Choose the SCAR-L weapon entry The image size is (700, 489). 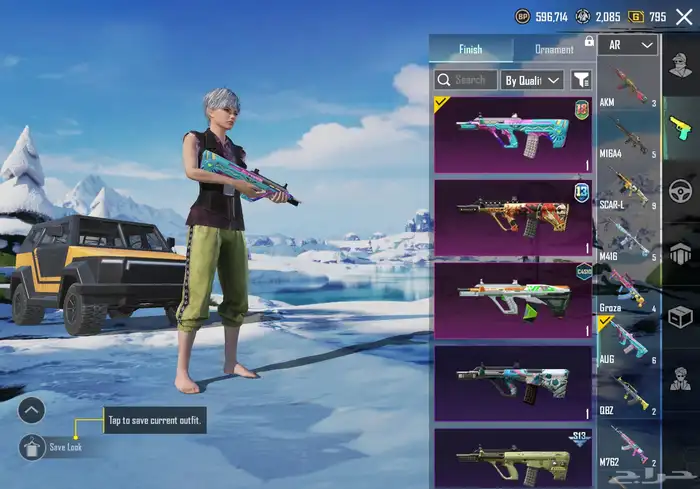coord(629,190)
